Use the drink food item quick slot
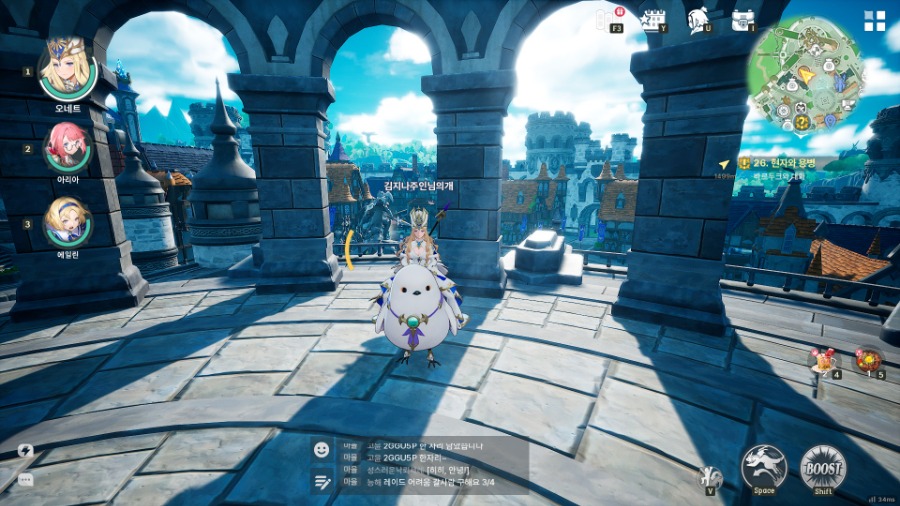 [x=823, y=360]
